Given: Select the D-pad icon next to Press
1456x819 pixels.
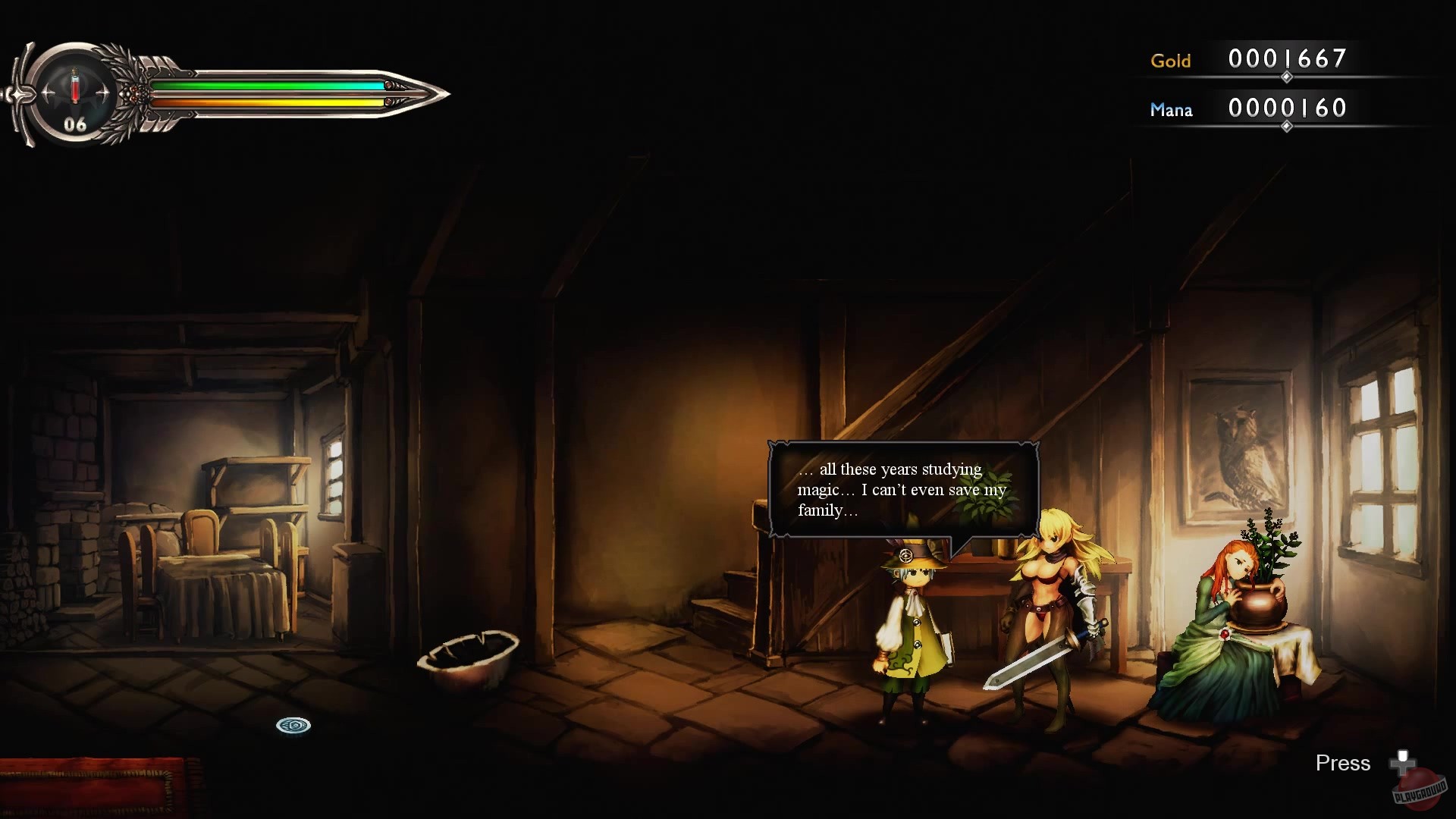Looking at the screenshot, I should [1403, 764].
